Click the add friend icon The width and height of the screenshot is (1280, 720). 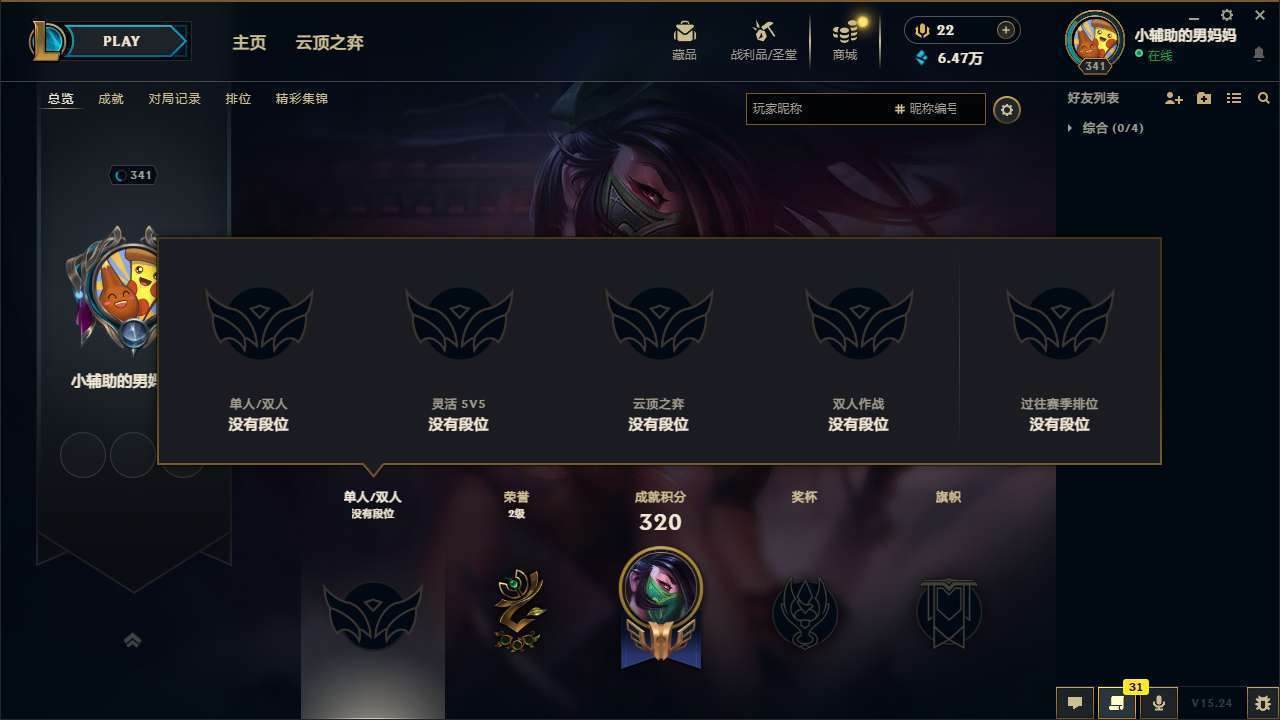(x=1174, y=98)
